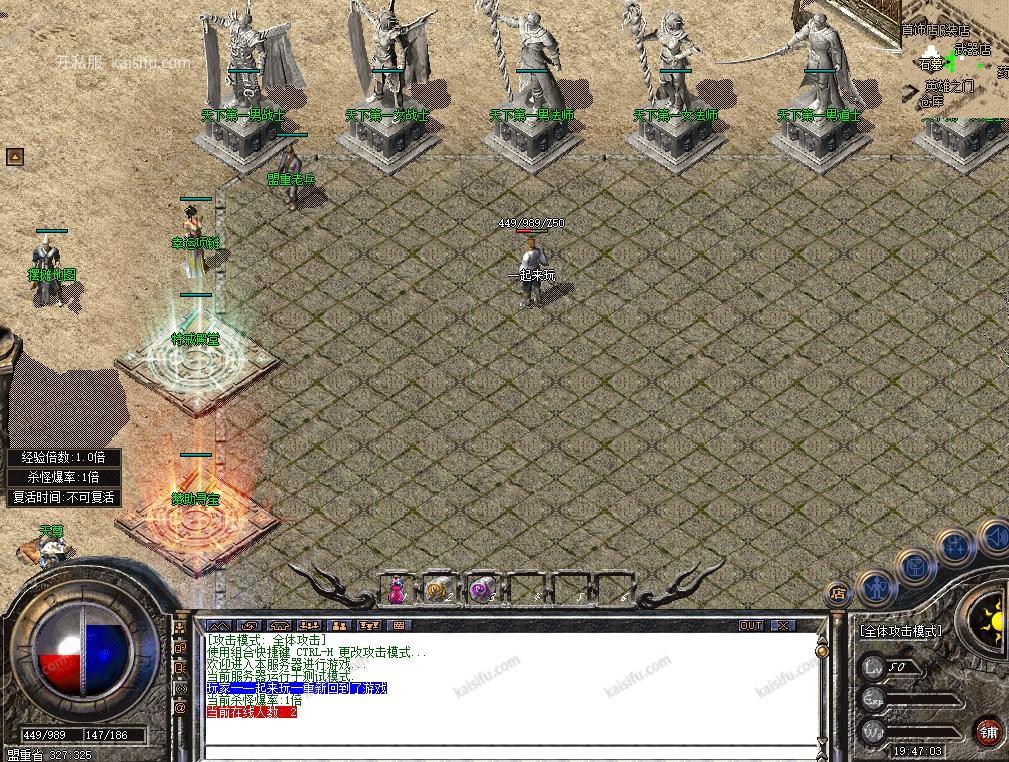
Task: Open the 店 shop button
Action: [838, 594]
